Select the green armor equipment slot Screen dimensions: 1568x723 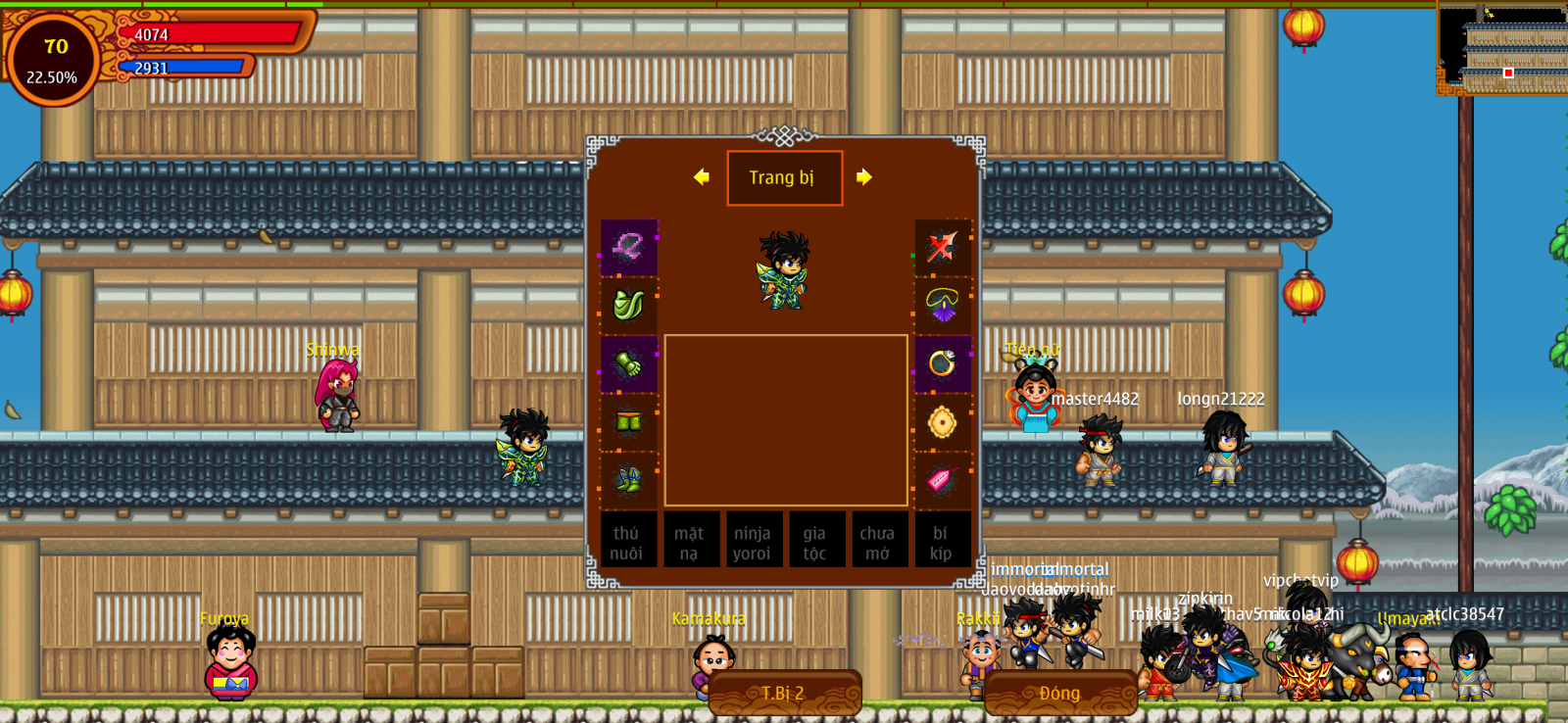[628, 306]
